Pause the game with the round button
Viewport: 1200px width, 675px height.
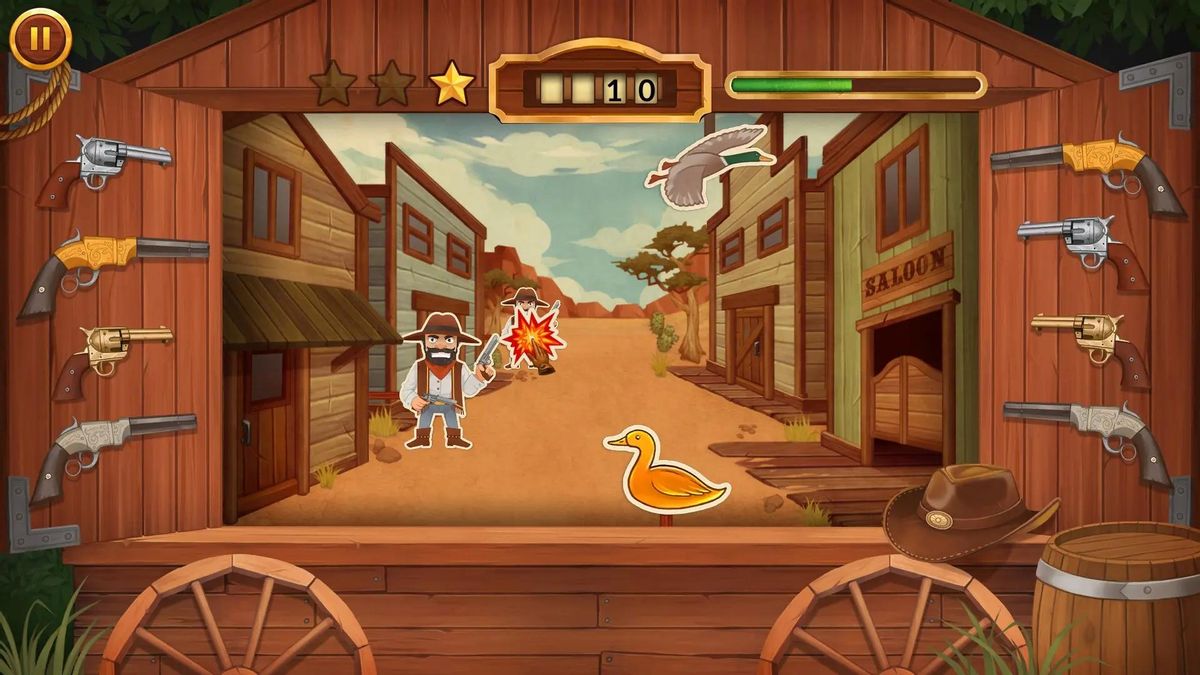click(40, 38)
